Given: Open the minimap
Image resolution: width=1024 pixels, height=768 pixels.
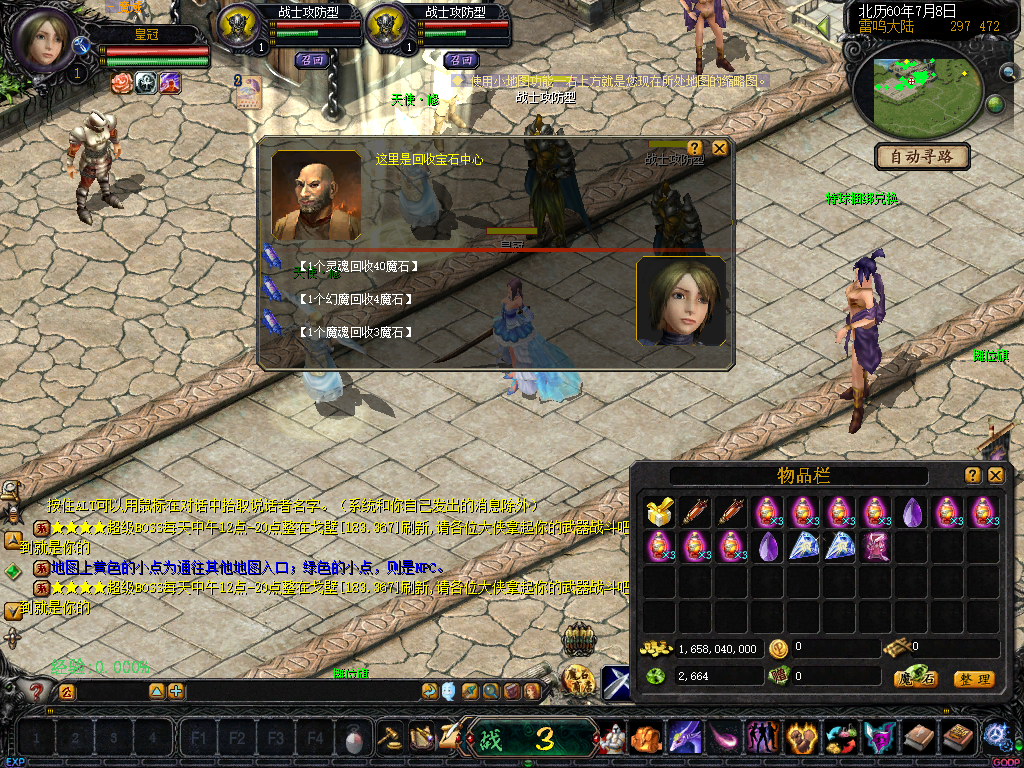Looking at the screenshot, I should coord(916,96).
